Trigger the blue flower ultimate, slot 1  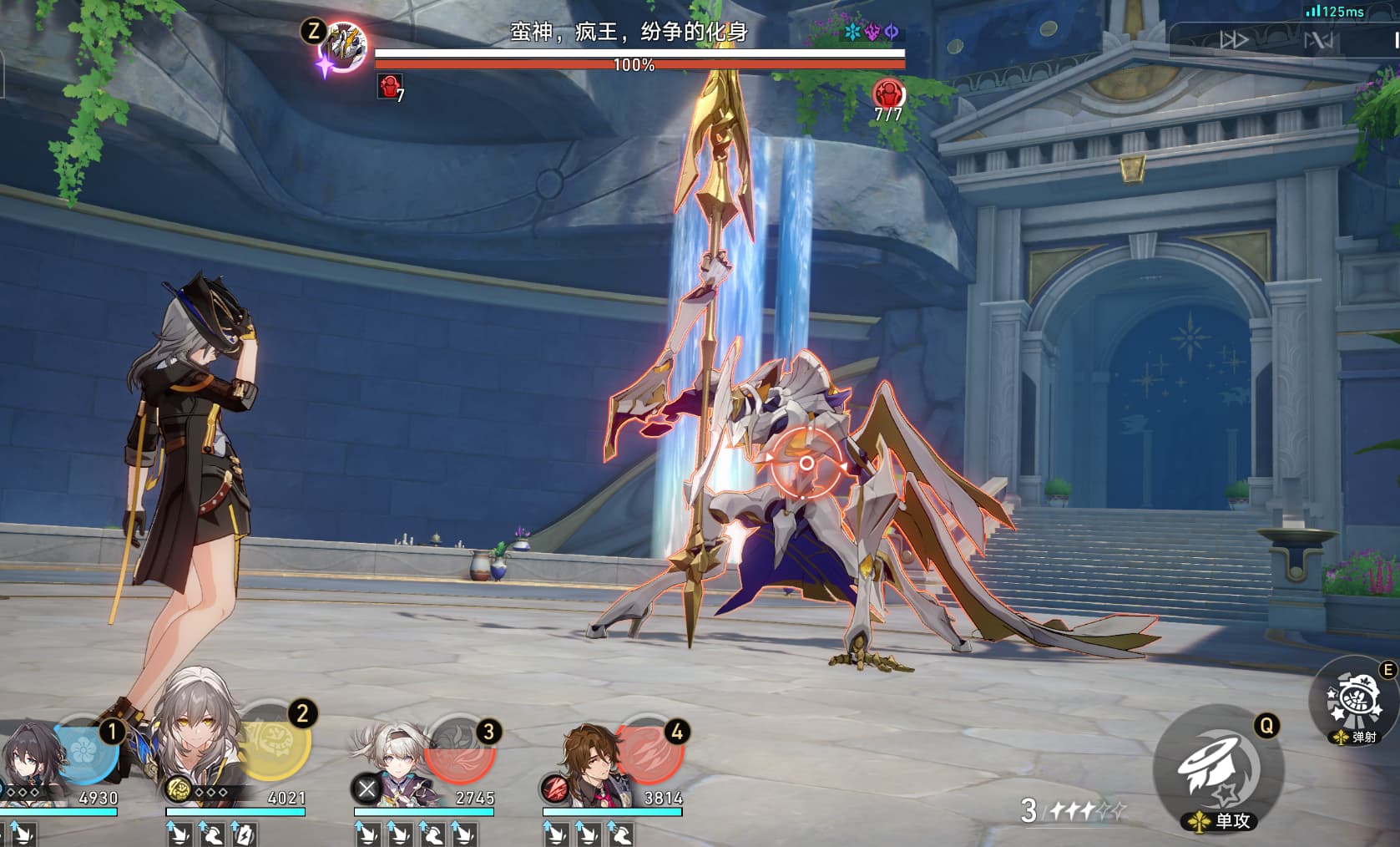pos(83,749)
